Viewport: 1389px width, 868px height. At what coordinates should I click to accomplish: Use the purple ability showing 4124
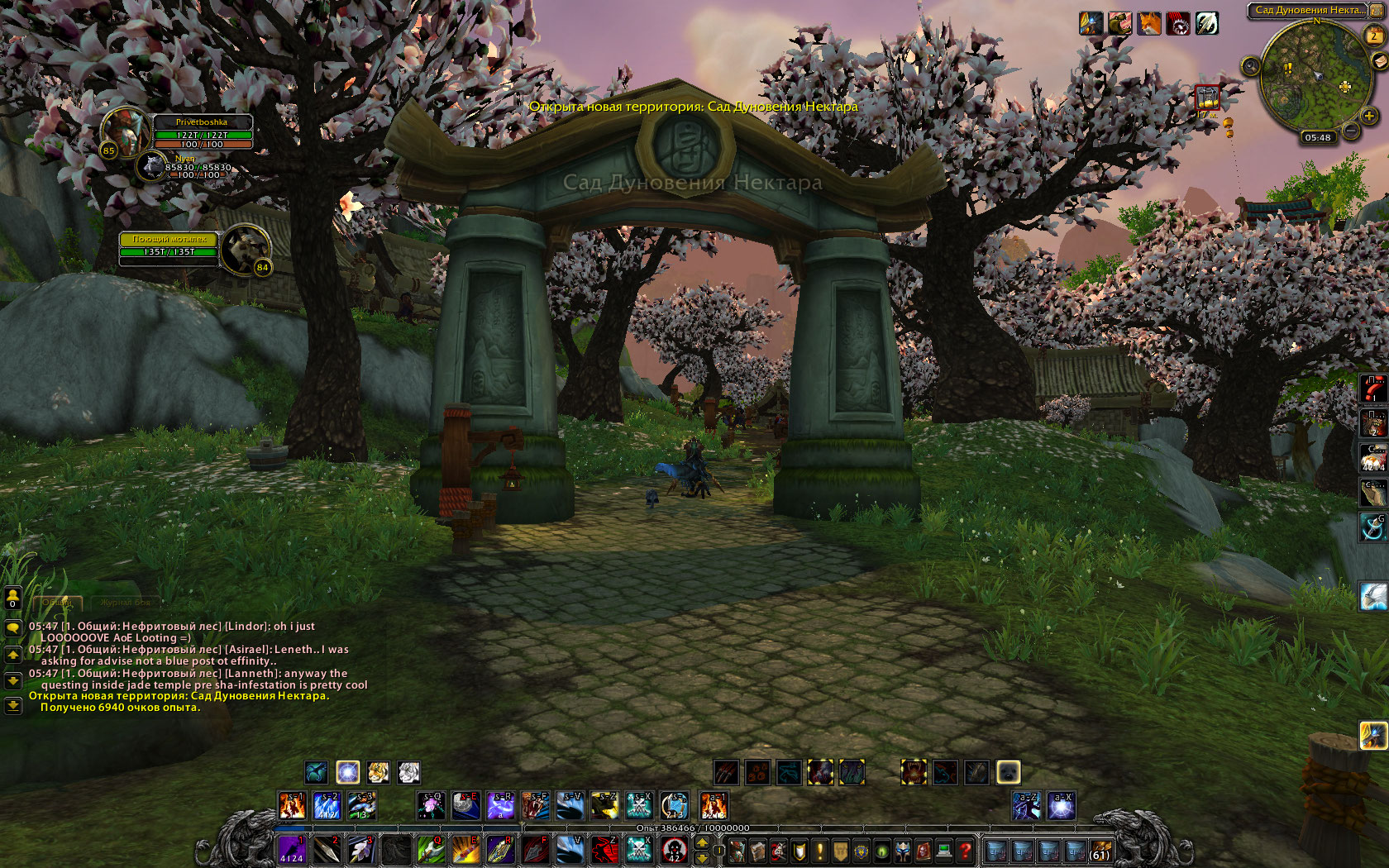point(291,850)
